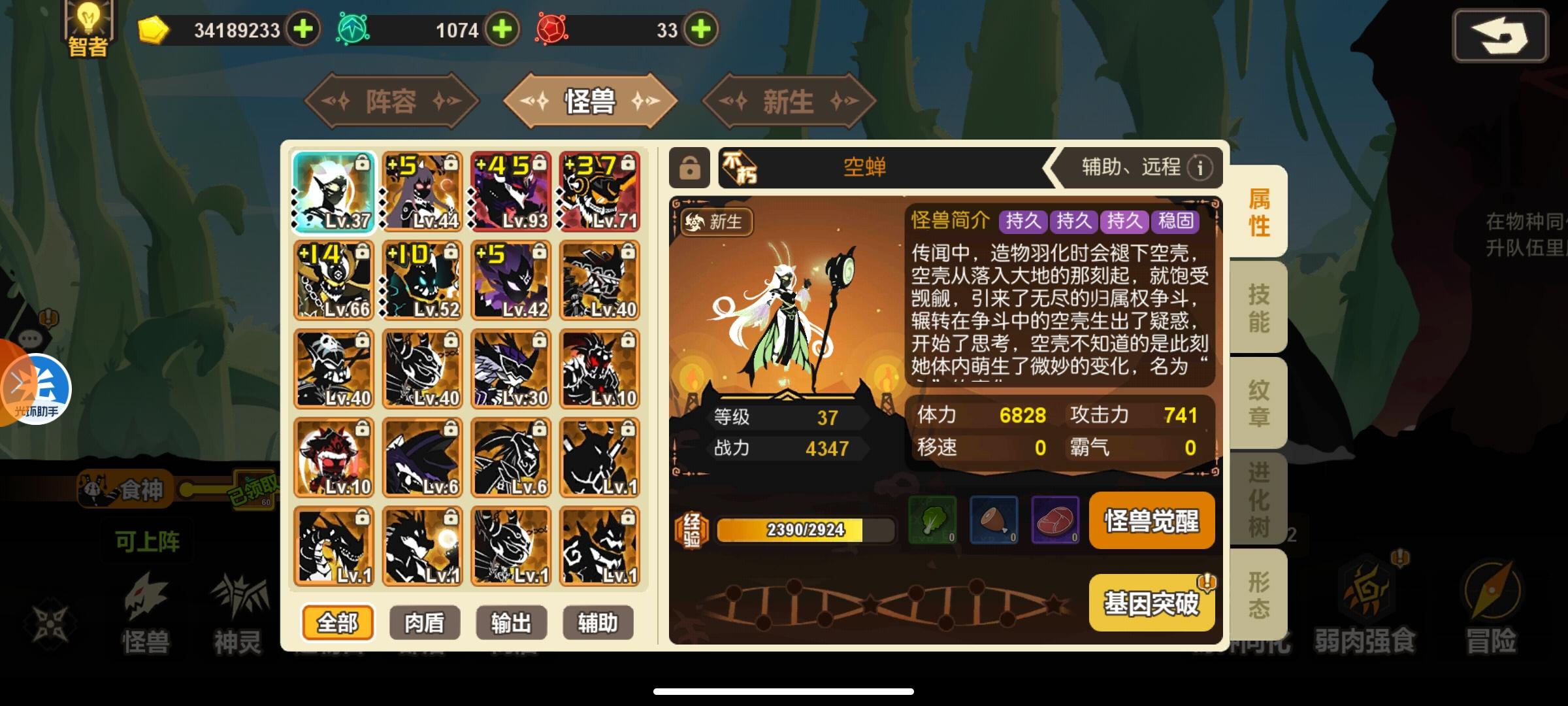Switch to the 阵容 tab
This screenshot has height=706, width=1568.
(391, 101)
